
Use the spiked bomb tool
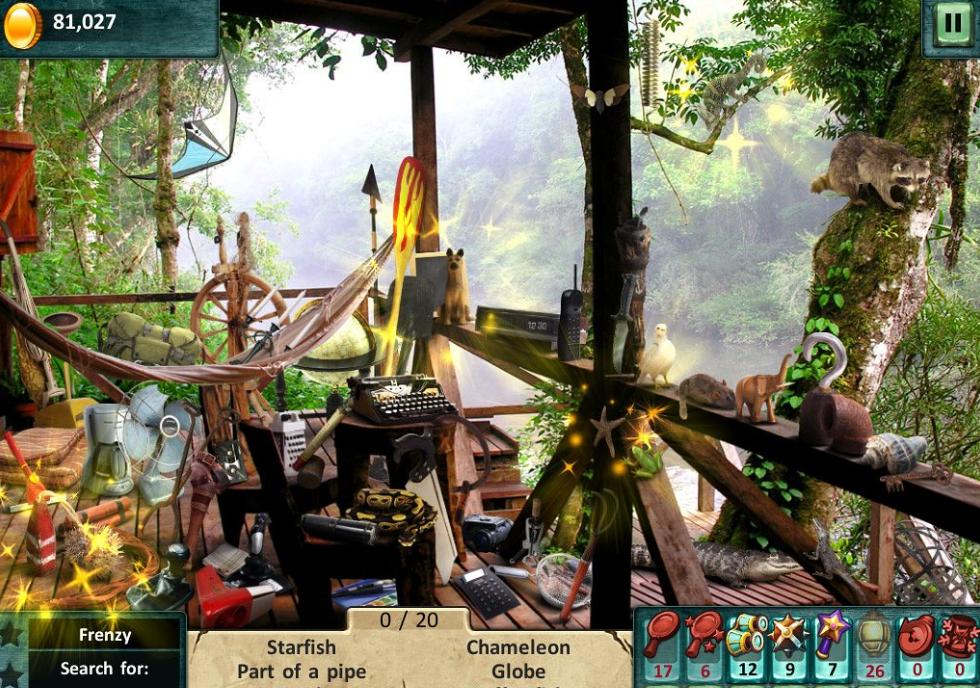tap(790, 634)
